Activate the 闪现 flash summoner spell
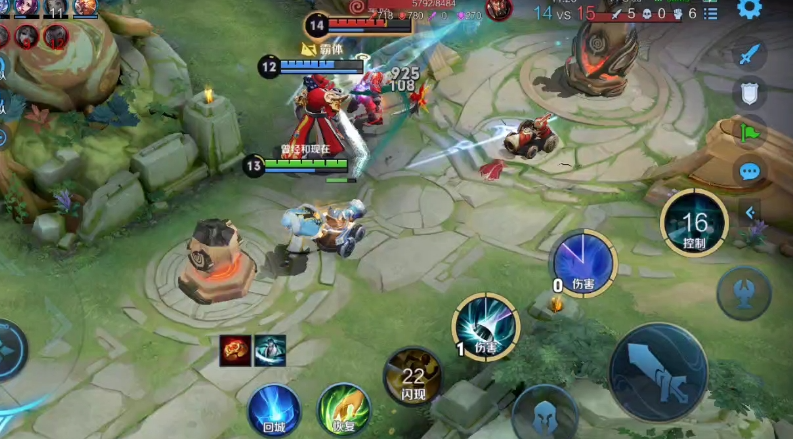This screenshot has width=793, height=439. coord(413,376)
